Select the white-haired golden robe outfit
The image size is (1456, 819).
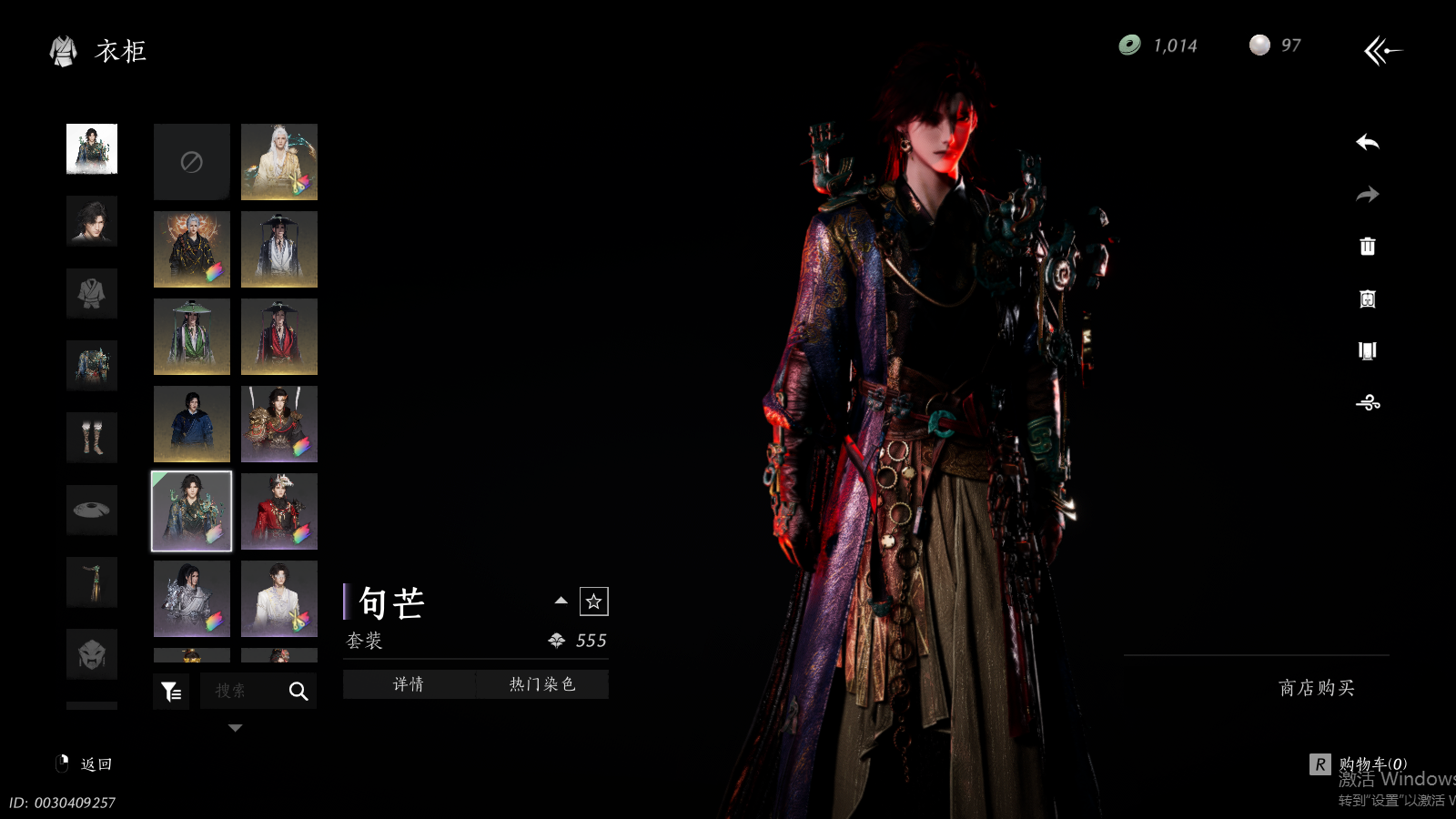pyautogui.click(x=279, y=162)
